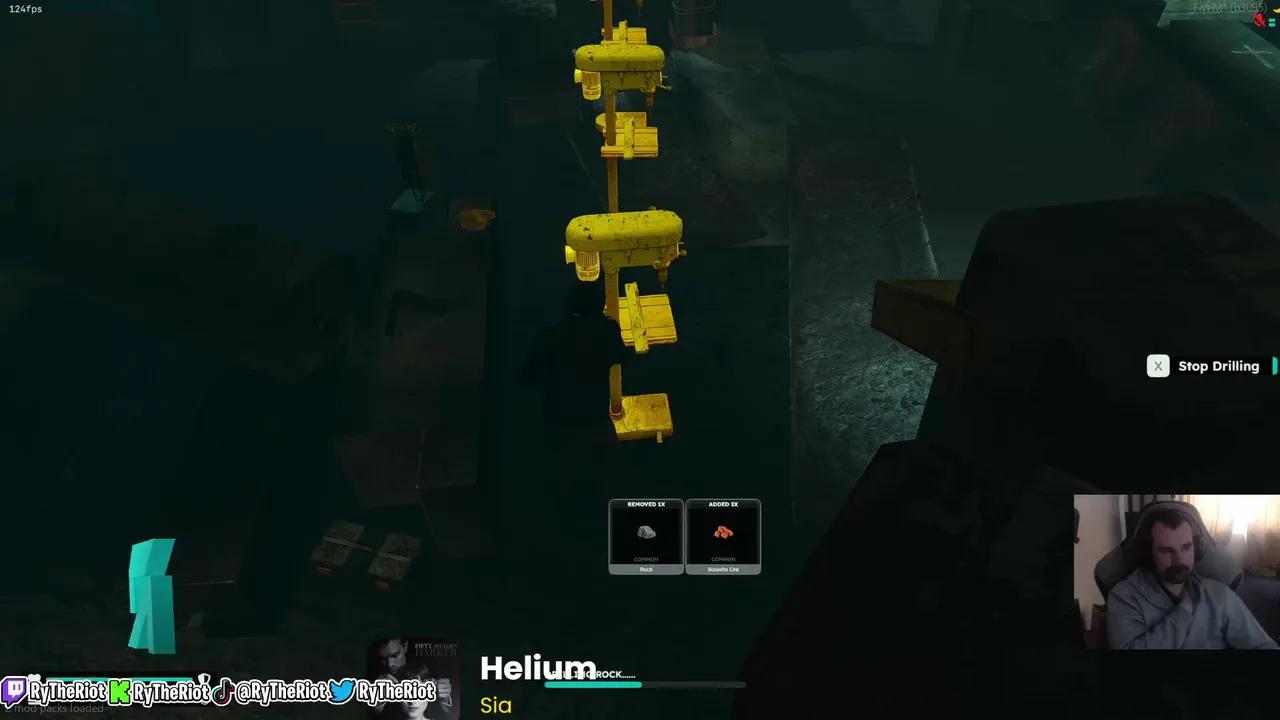The height and width of the screenshot is (720, 1280).
Task: Click the yellow status icon near FiveM label
Action: tap(1277, 10)
